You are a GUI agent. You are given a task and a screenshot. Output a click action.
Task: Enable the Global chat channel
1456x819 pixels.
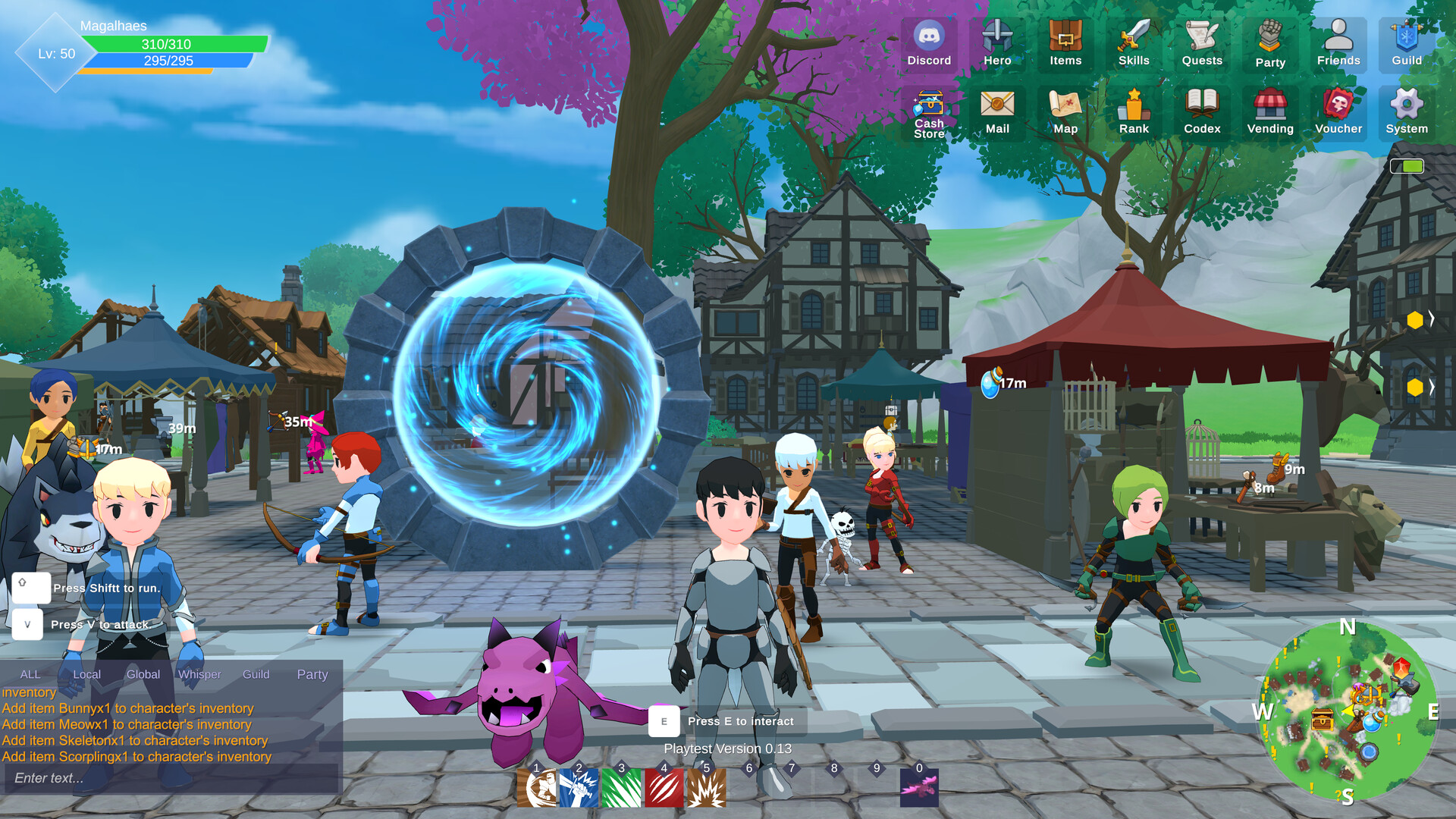click(x=143, y=673)
